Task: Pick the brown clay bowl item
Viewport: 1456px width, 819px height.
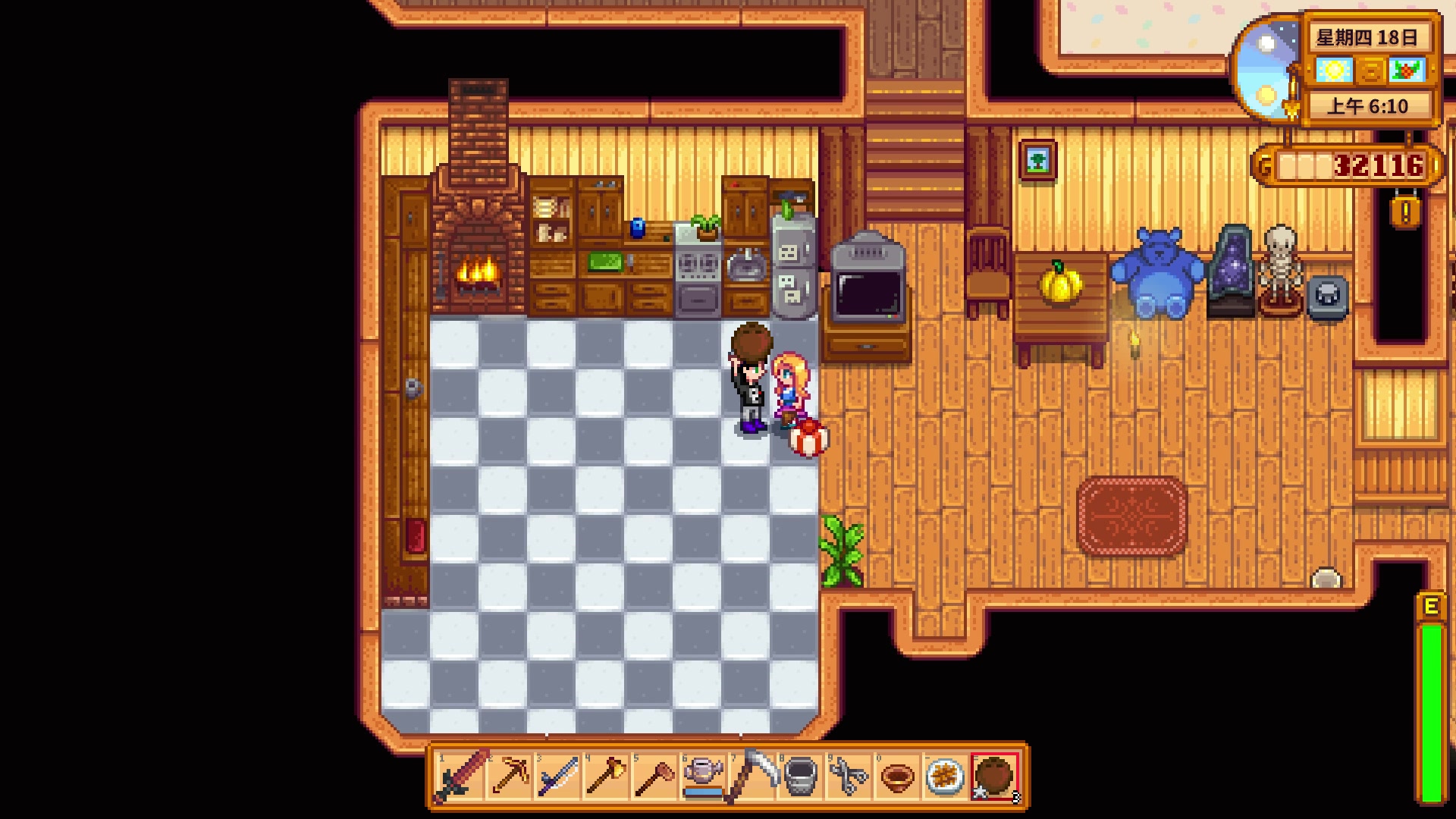Action: coord(898,777)
